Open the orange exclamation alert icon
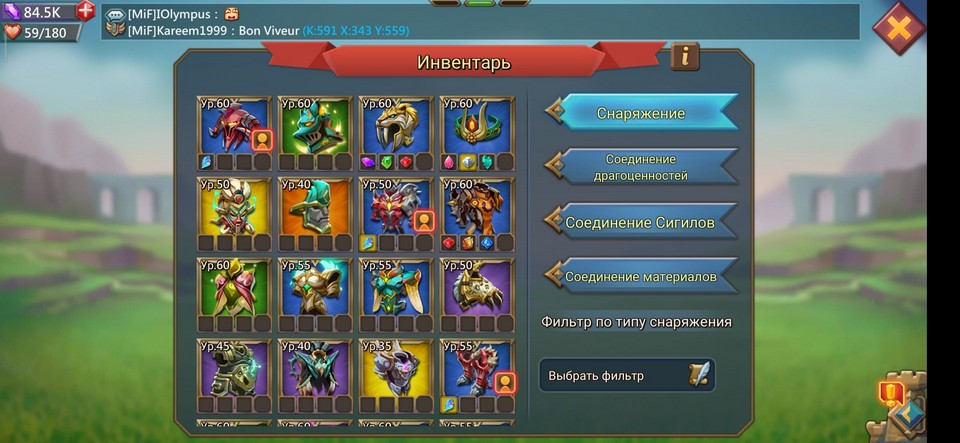 tap(890, 392)
